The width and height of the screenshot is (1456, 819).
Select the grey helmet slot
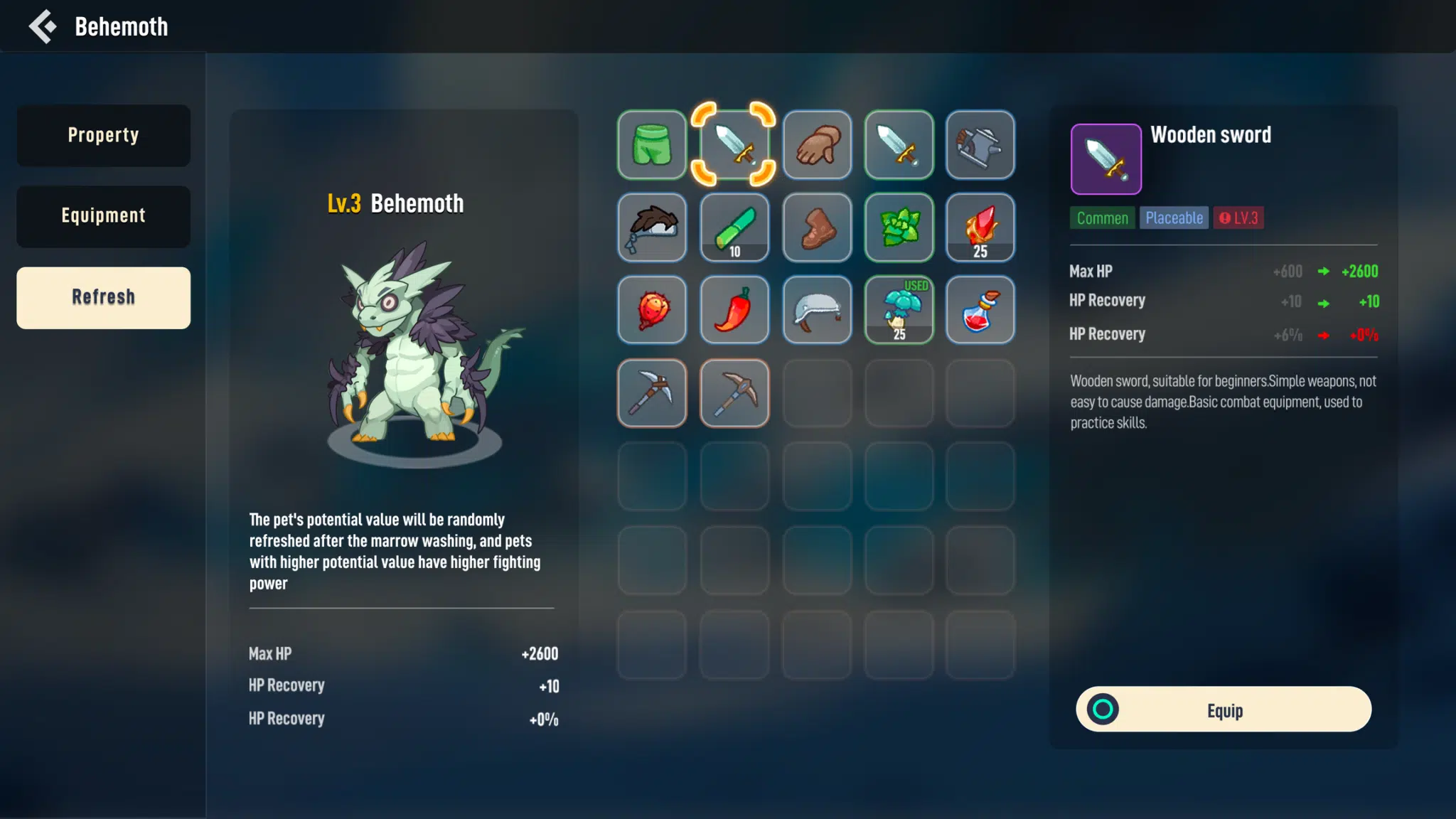pyautogui.click(x=817, y=310)
